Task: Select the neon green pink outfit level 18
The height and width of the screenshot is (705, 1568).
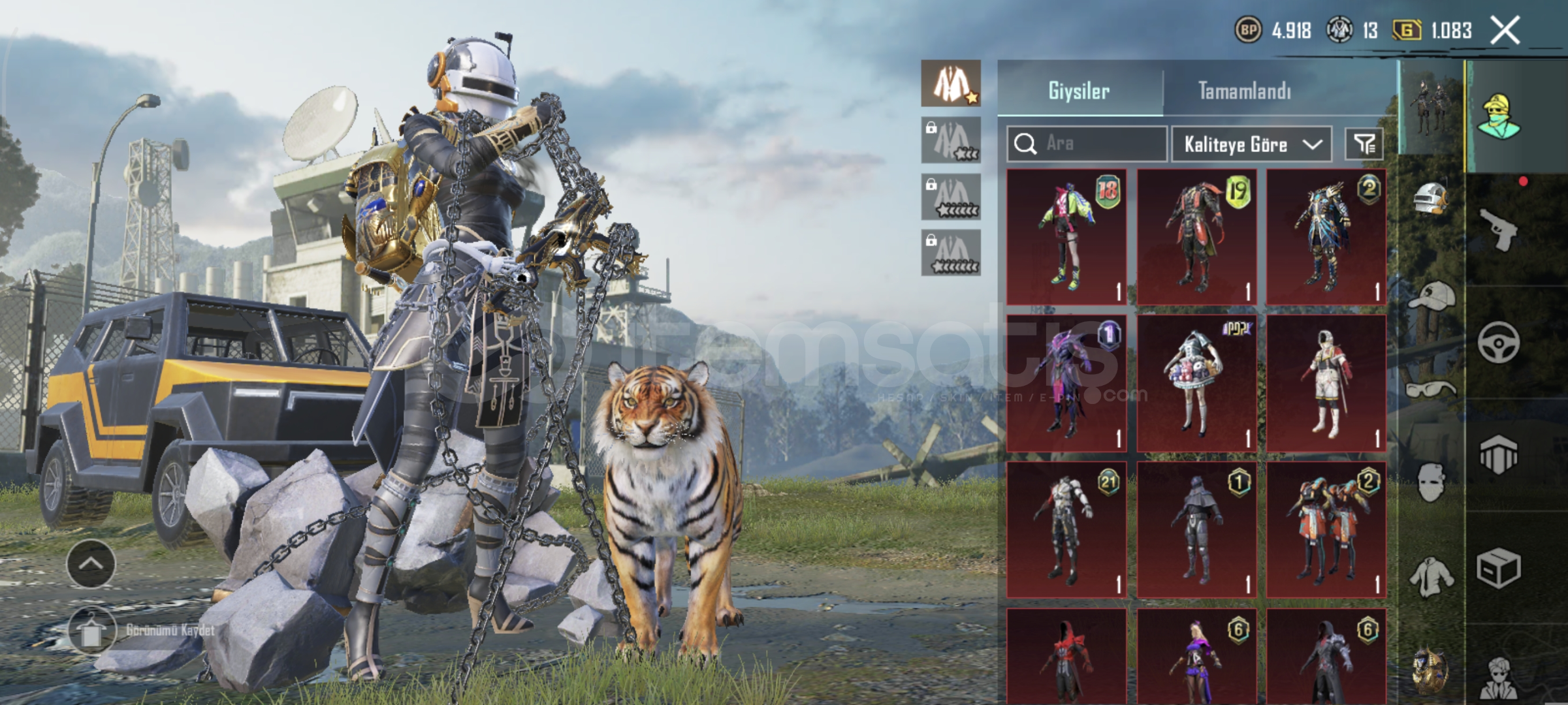Action: [x=1066, y=237]
